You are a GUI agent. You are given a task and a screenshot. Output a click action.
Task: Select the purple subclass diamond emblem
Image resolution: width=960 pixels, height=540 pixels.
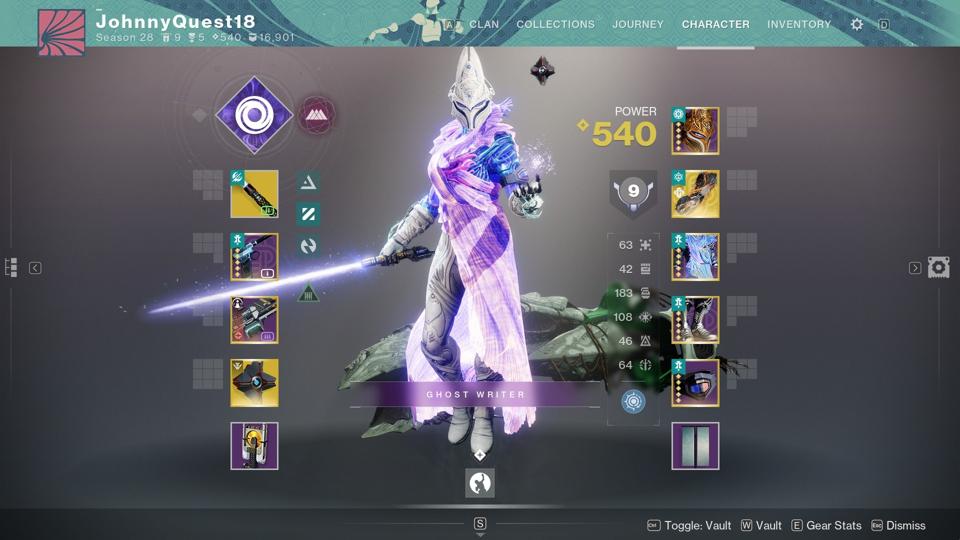(254, 116)
